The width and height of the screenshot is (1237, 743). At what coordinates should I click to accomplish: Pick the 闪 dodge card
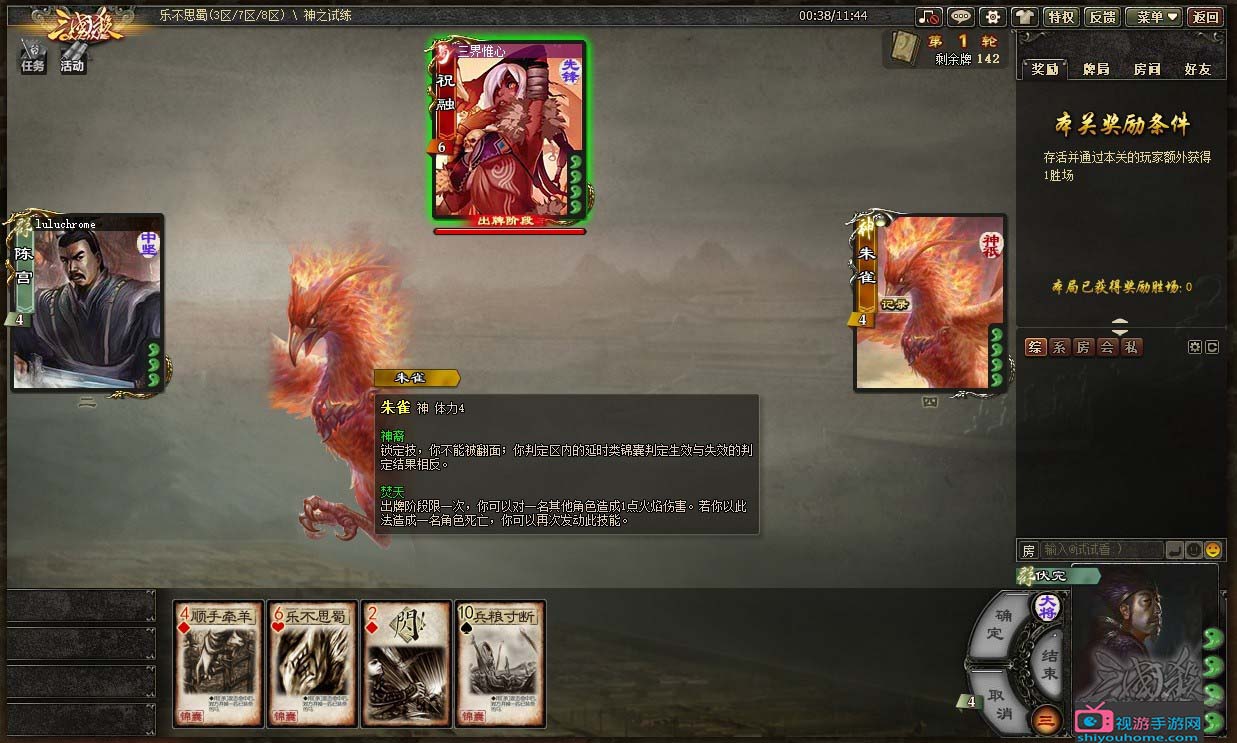point(407,663)
